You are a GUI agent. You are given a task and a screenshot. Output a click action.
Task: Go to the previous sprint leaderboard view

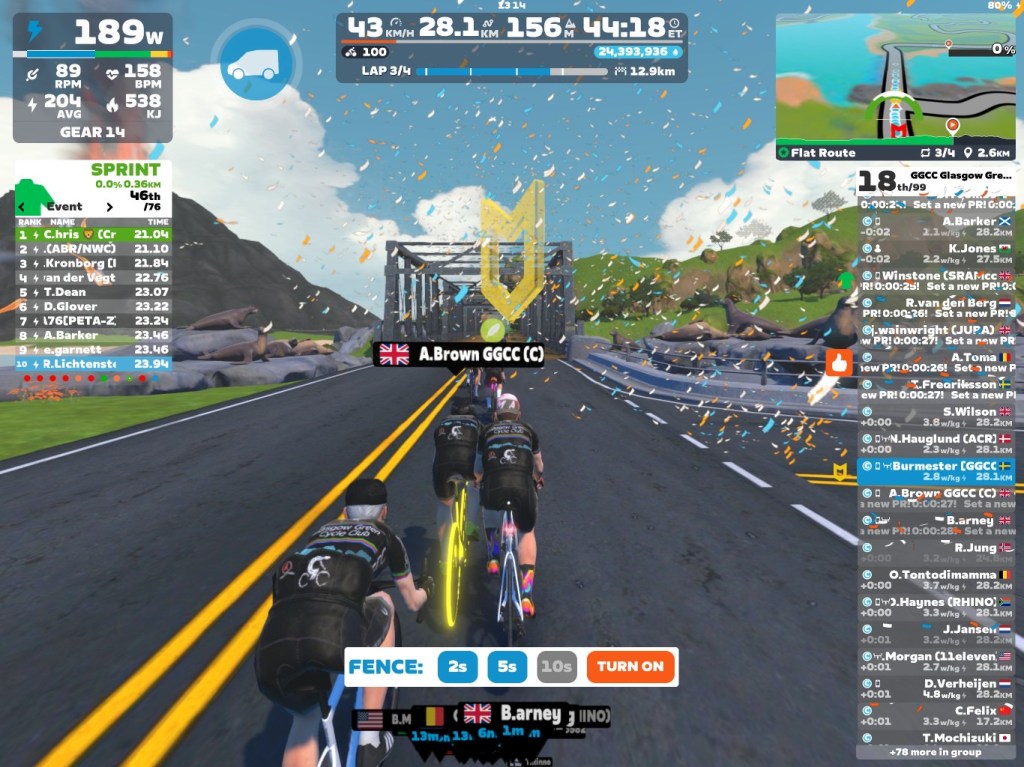[23, 207]
